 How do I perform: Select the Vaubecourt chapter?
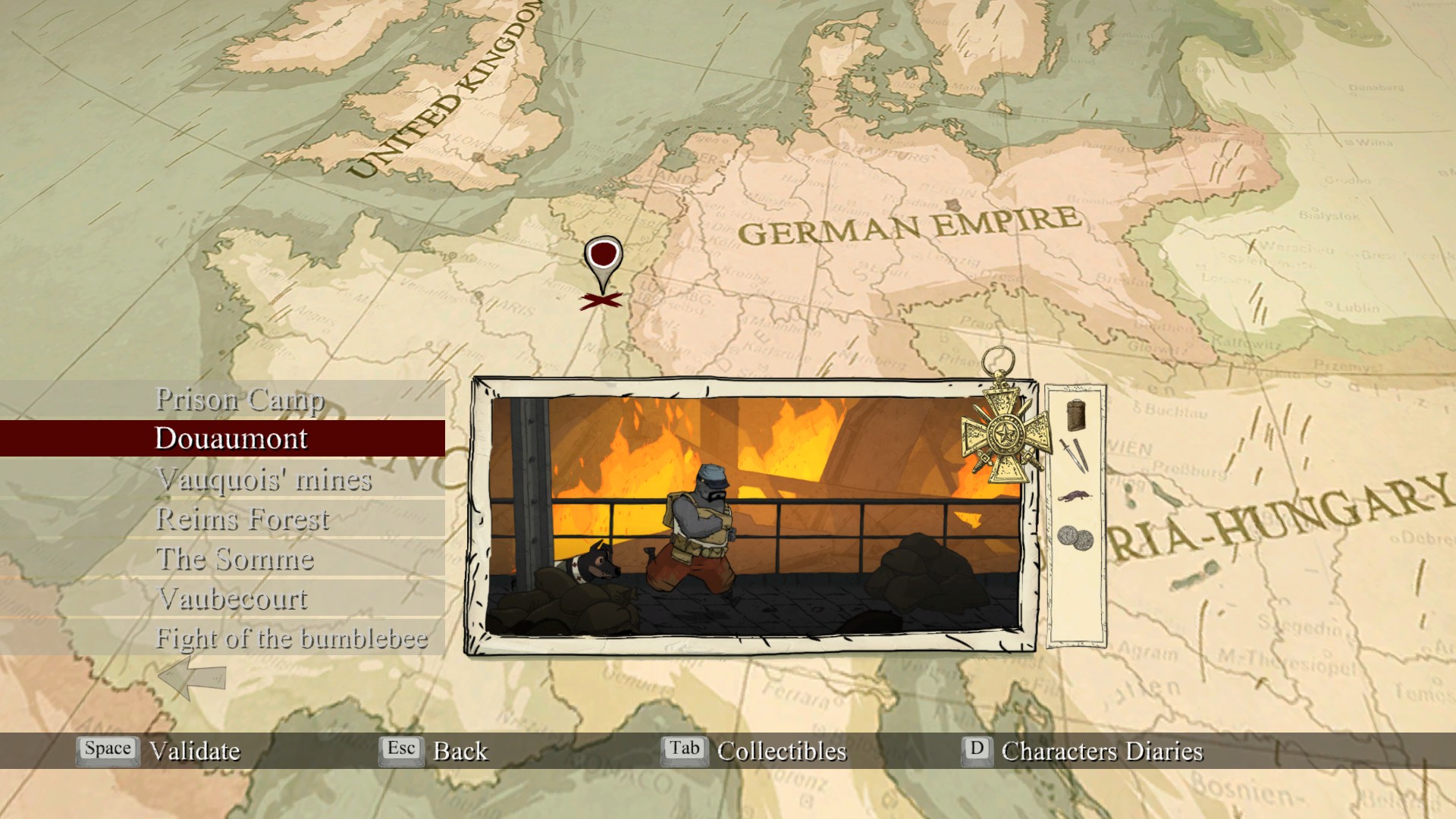point(234,599)
